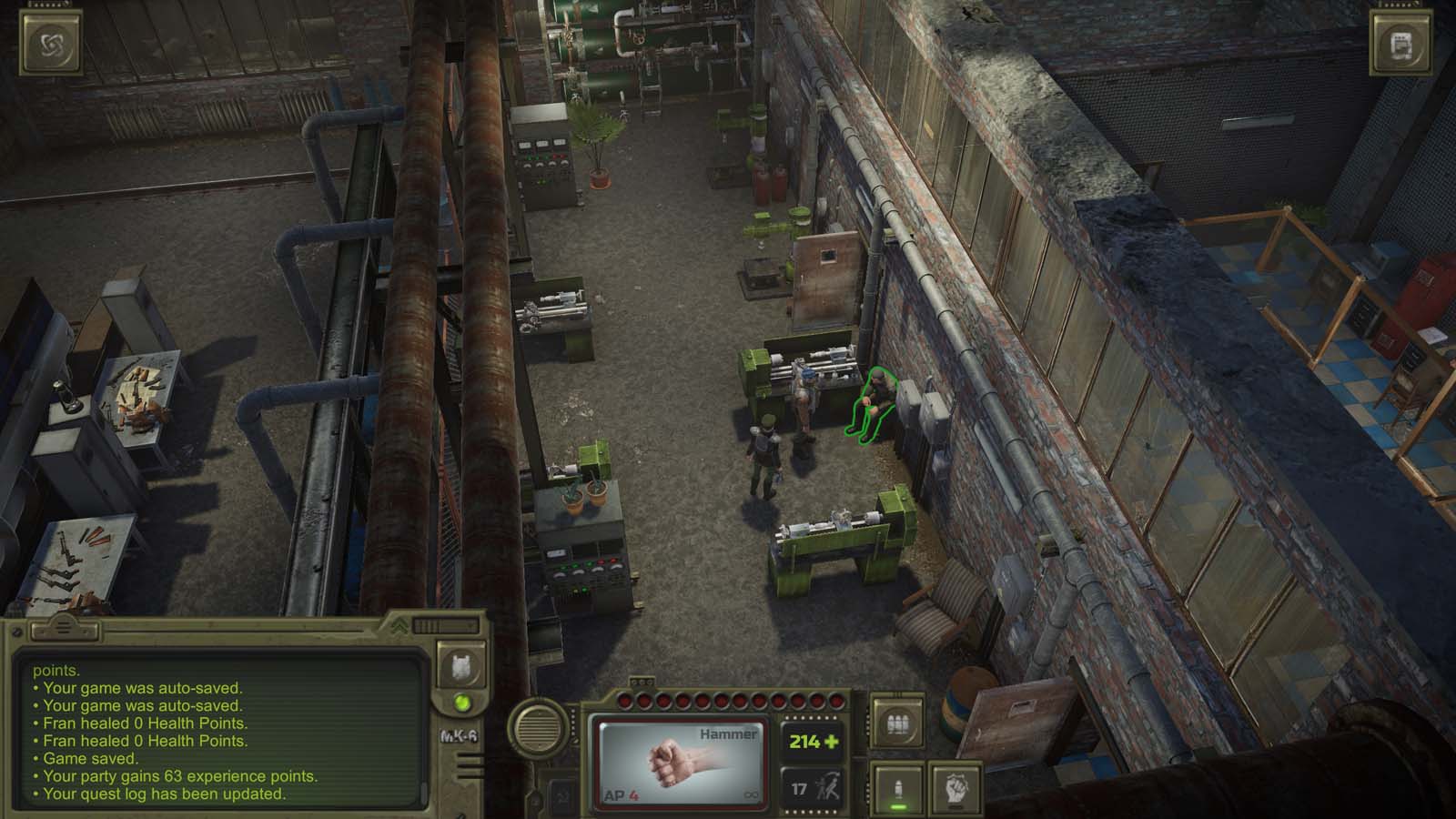The height and width of the screenshot is (819, 1456).
Task: Select the Hammer fist weapon display
Action: coord(678,763)
